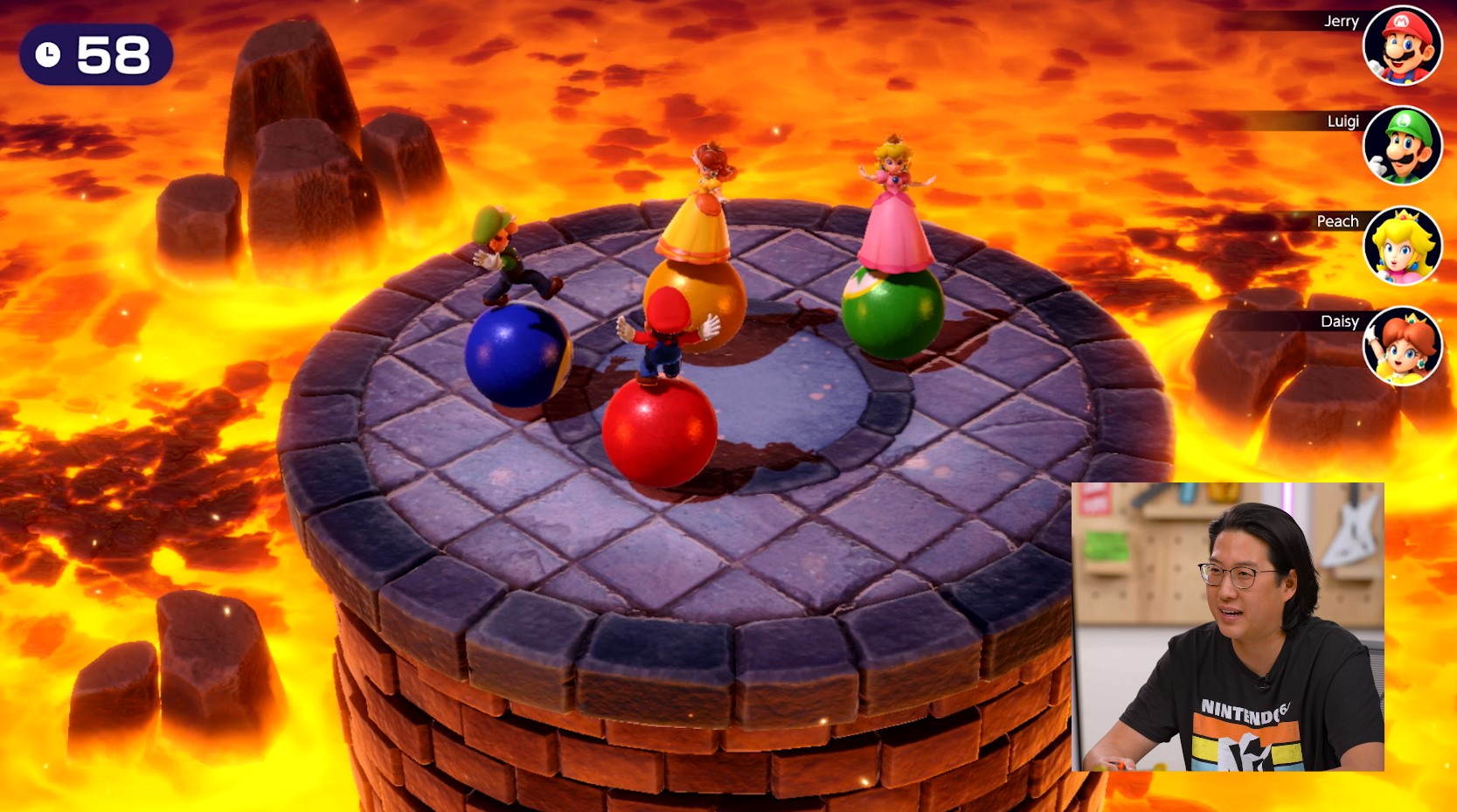Click the streamer webcam overlay
This screenshot has height=812, width=1457.
click(x=1228, y=627)
